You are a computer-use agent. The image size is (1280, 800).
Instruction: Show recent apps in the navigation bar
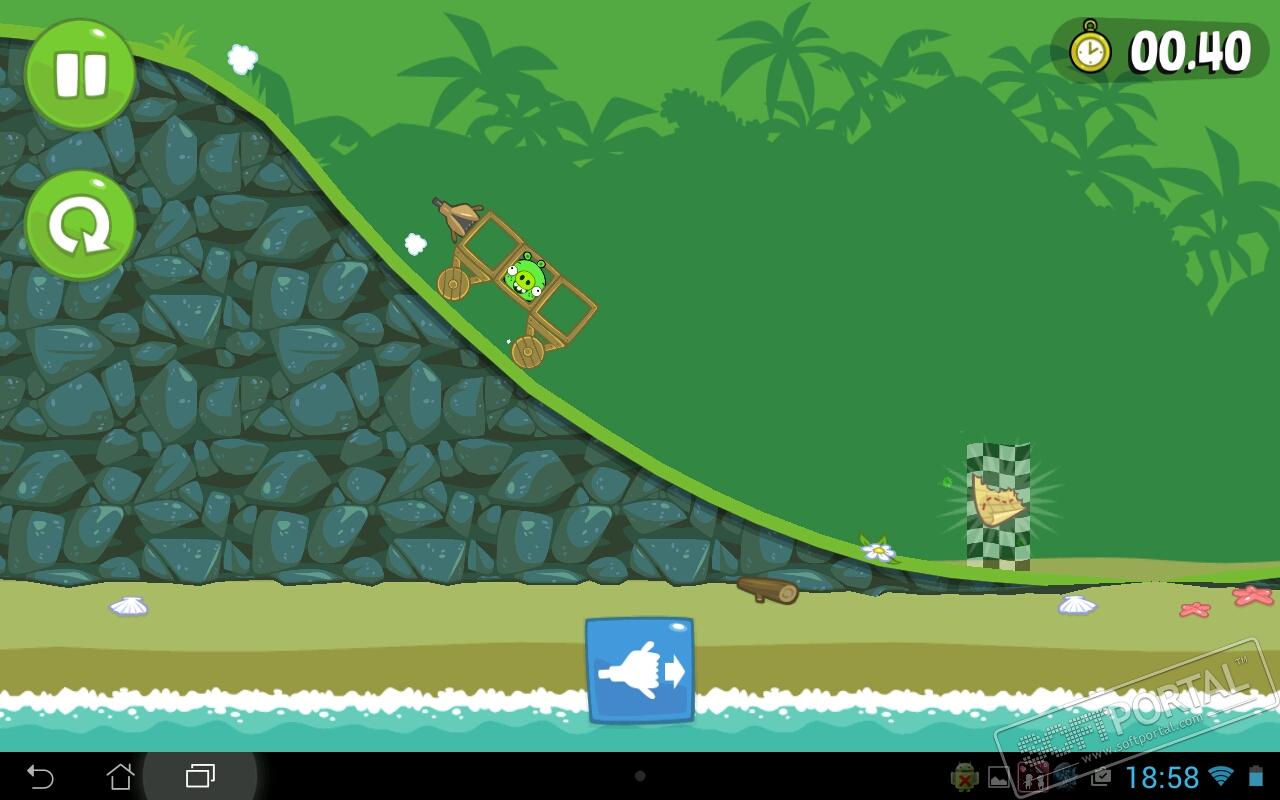click(x=200, y=776)
